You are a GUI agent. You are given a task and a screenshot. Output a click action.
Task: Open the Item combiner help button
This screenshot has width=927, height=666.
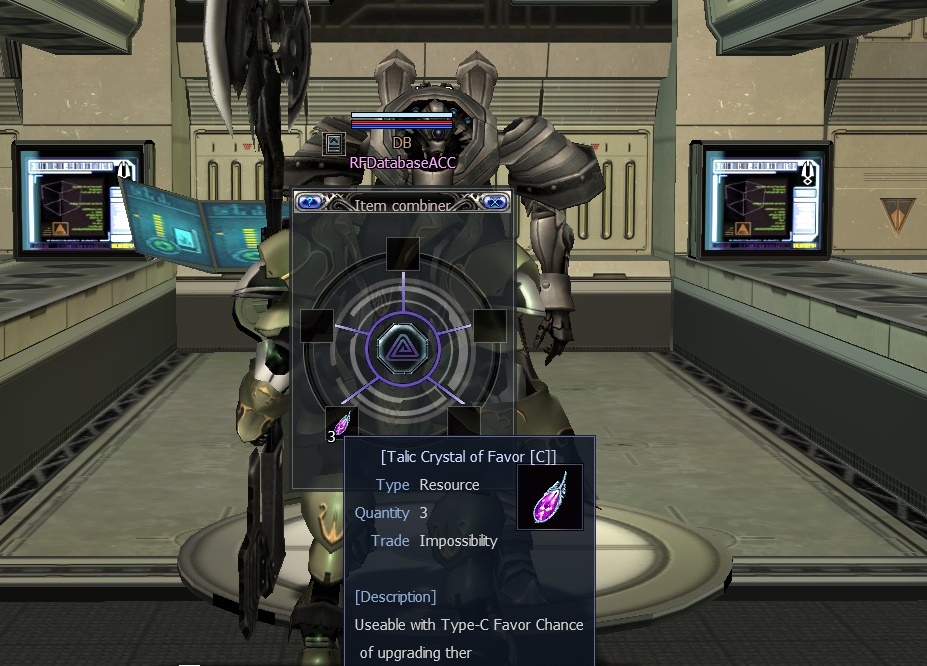click(310, 202)
